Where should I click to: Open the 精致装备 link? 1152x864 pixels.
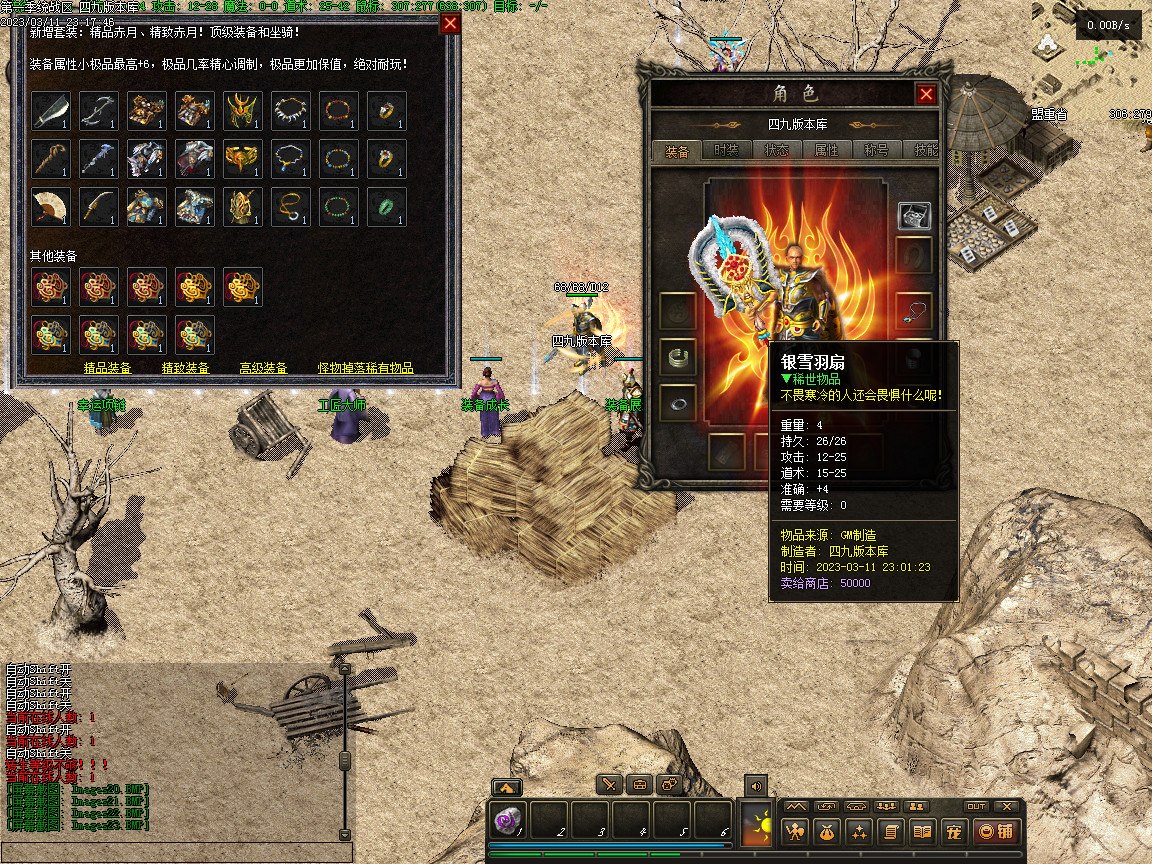[x=186, y=368]
